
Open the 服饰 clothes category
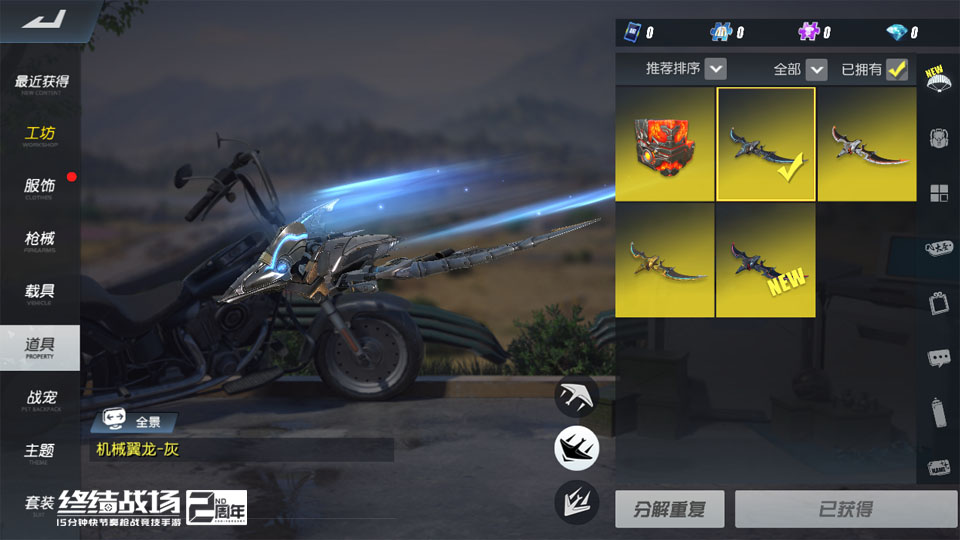pyautogui.click(x=40, y=187)
